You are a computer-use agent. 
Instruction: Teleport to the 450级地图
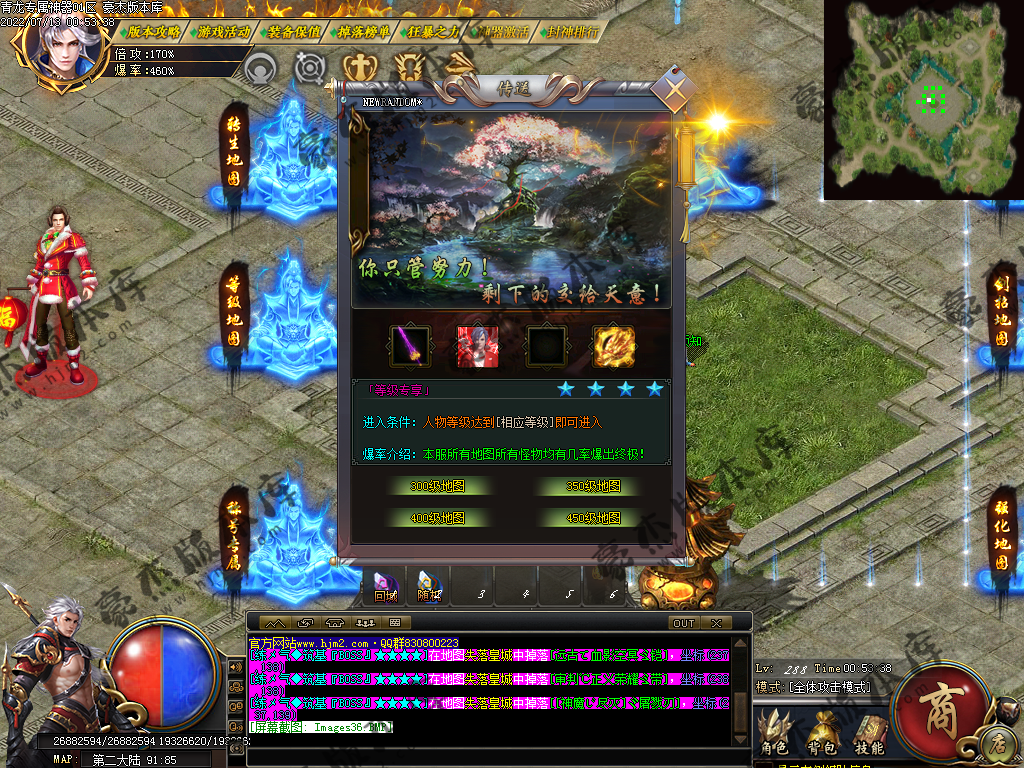(x=593, y=519)
